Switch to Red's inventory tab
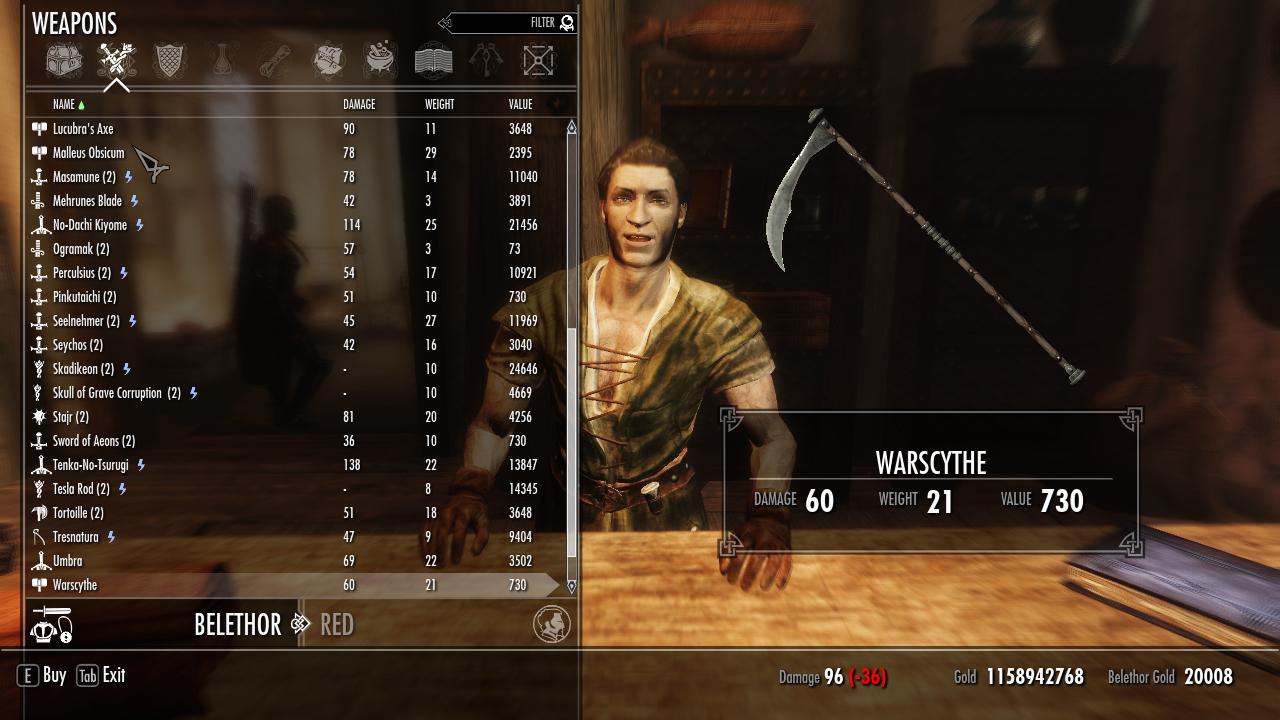Viewport: 1280px width, 720px height. click(x=337, y=625)
